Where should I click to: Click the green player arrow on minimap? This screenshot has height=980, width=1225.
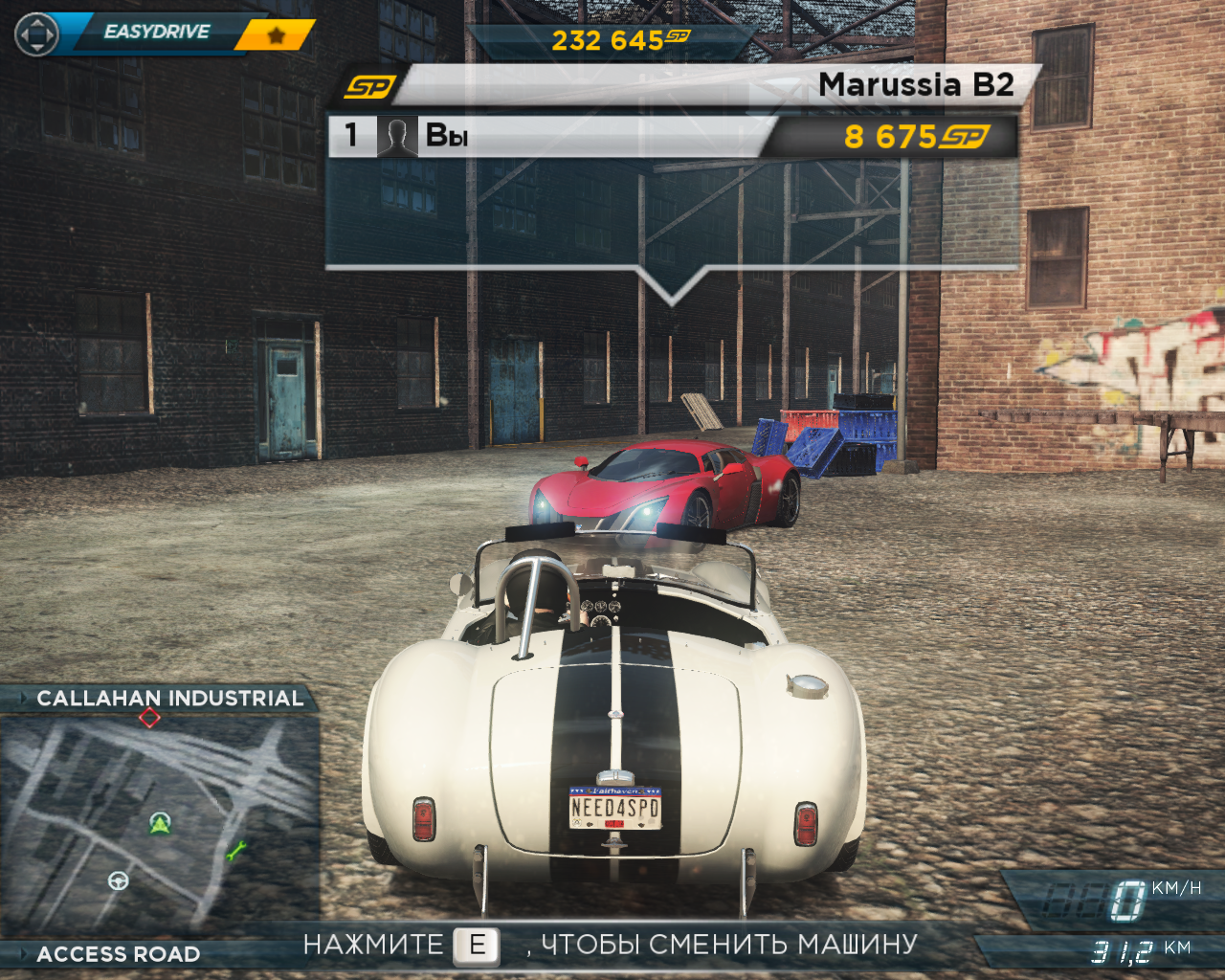pyautogui.click(x=160, y=822)
